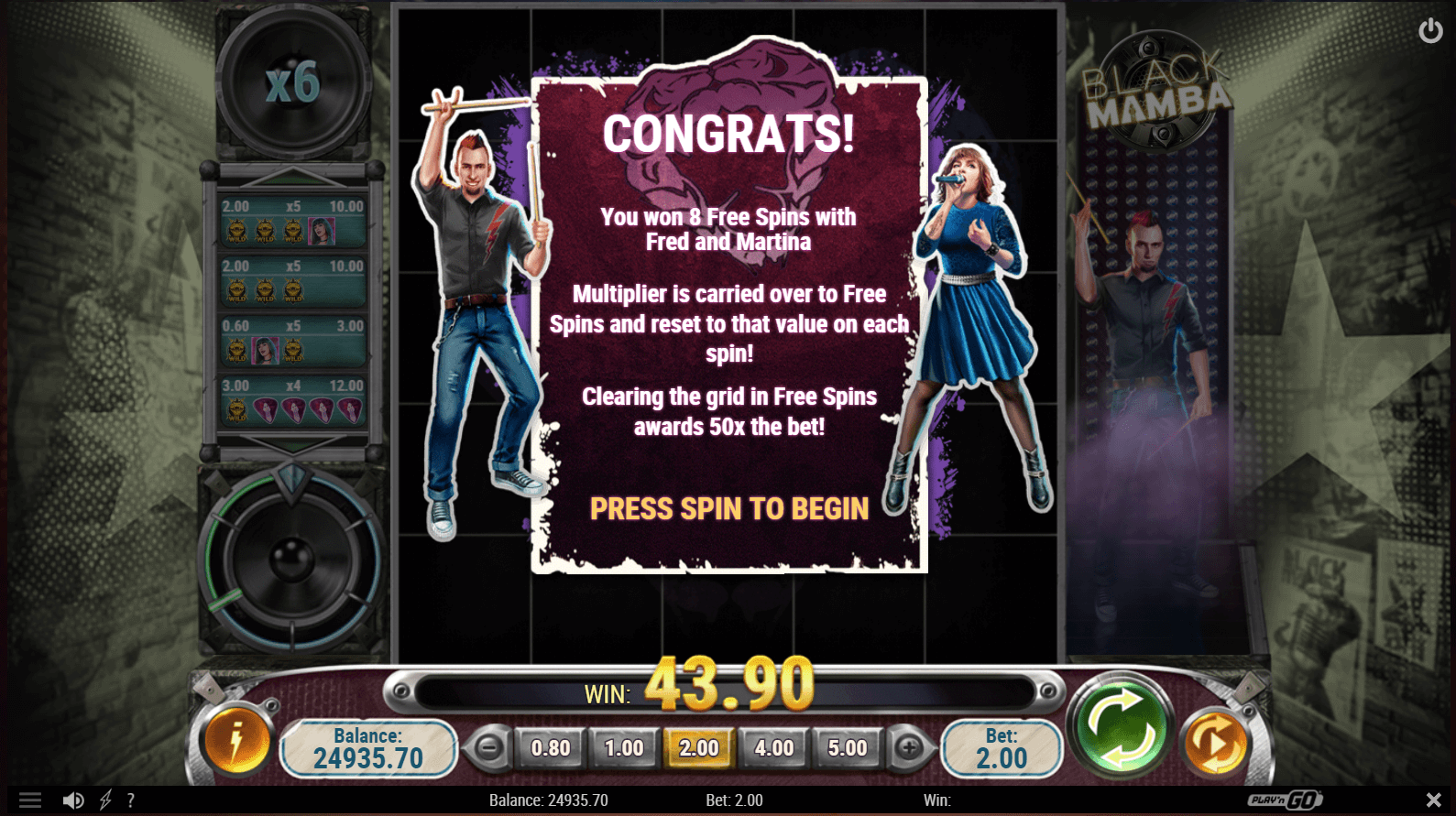Open help using the question mark icon

point(131,800)
